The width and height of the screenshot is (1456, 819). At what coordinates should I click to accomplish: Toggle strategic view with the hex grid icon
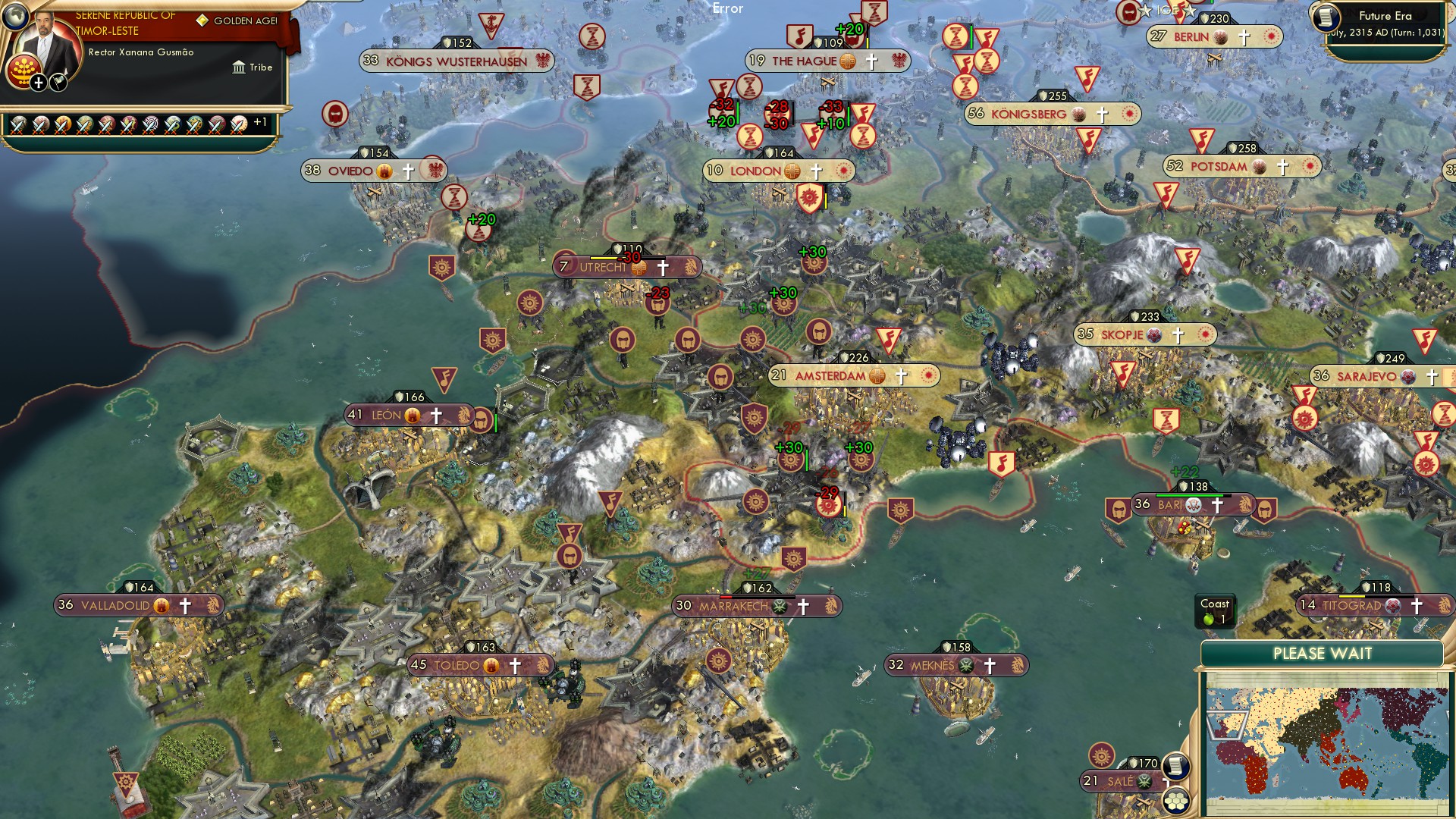coord(1176,800)
